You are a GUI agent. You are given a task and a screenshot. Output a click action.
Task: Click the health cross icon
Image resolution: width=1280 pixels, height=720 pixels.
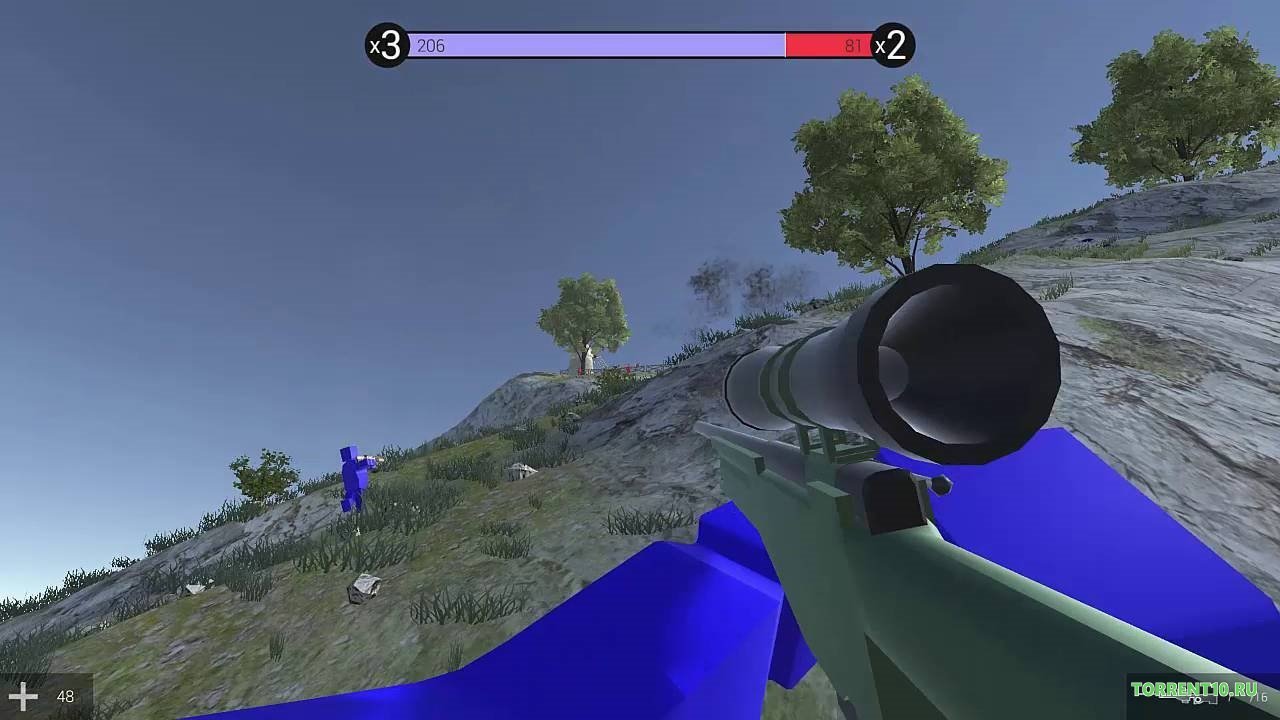(24, 697)
